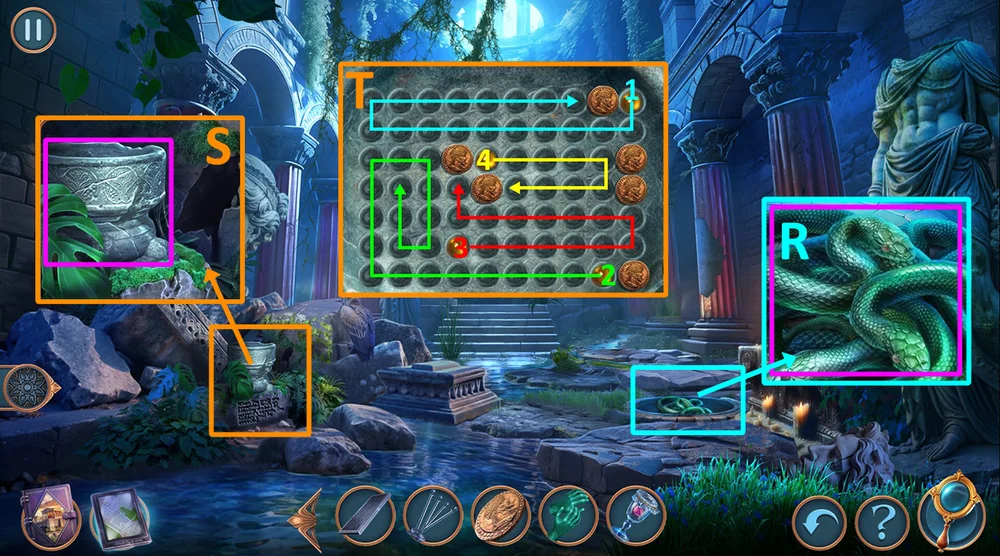Select the goblet with red gem
The height and width of the screenshot is (556, 1000).
click(633, 516)
